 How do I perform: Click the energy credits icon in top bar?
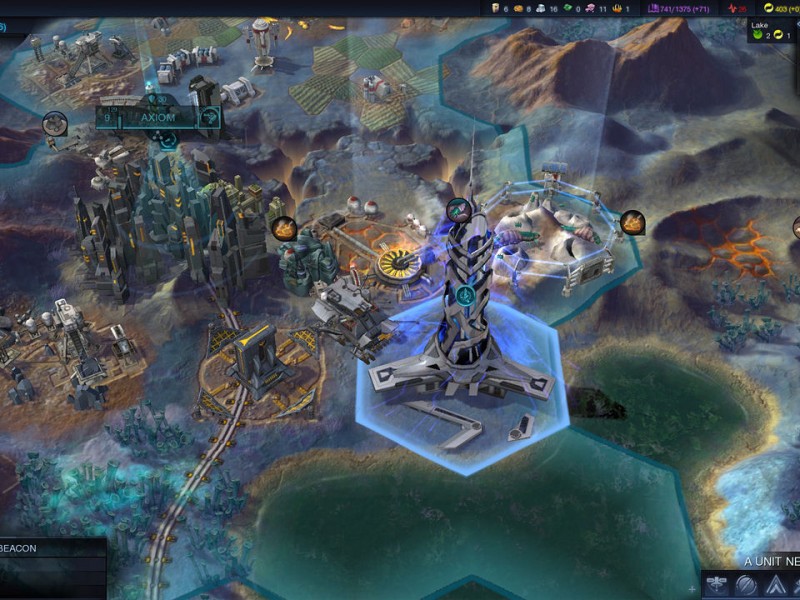pos(769,8)
